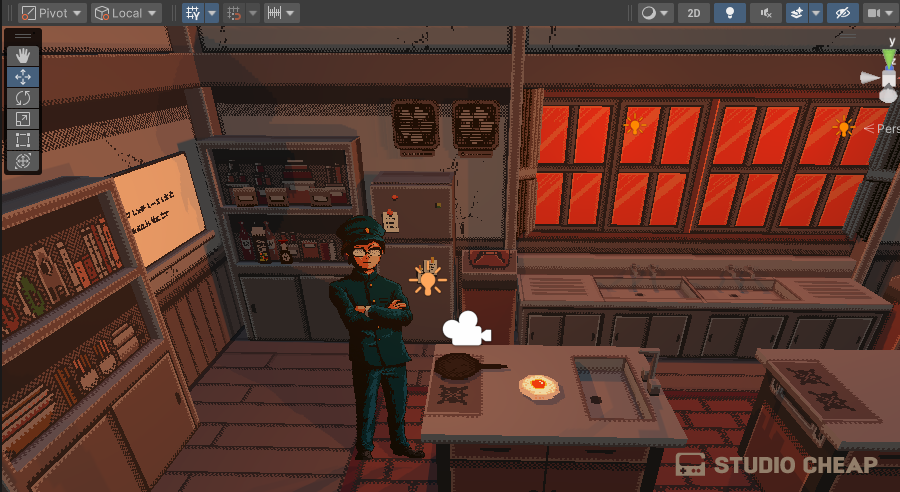900x492 pixels.
Task: Toggle scene audio with the muted speaker button
Action: (x=766, y=13)
